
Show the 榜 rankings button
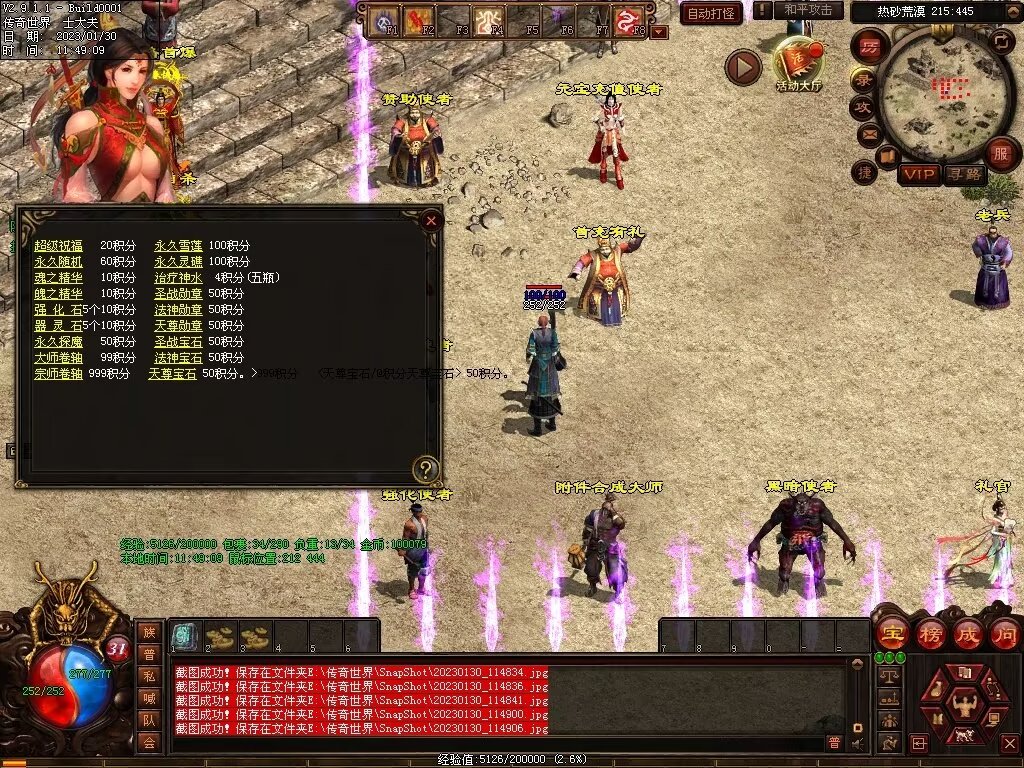coord(930,634)
